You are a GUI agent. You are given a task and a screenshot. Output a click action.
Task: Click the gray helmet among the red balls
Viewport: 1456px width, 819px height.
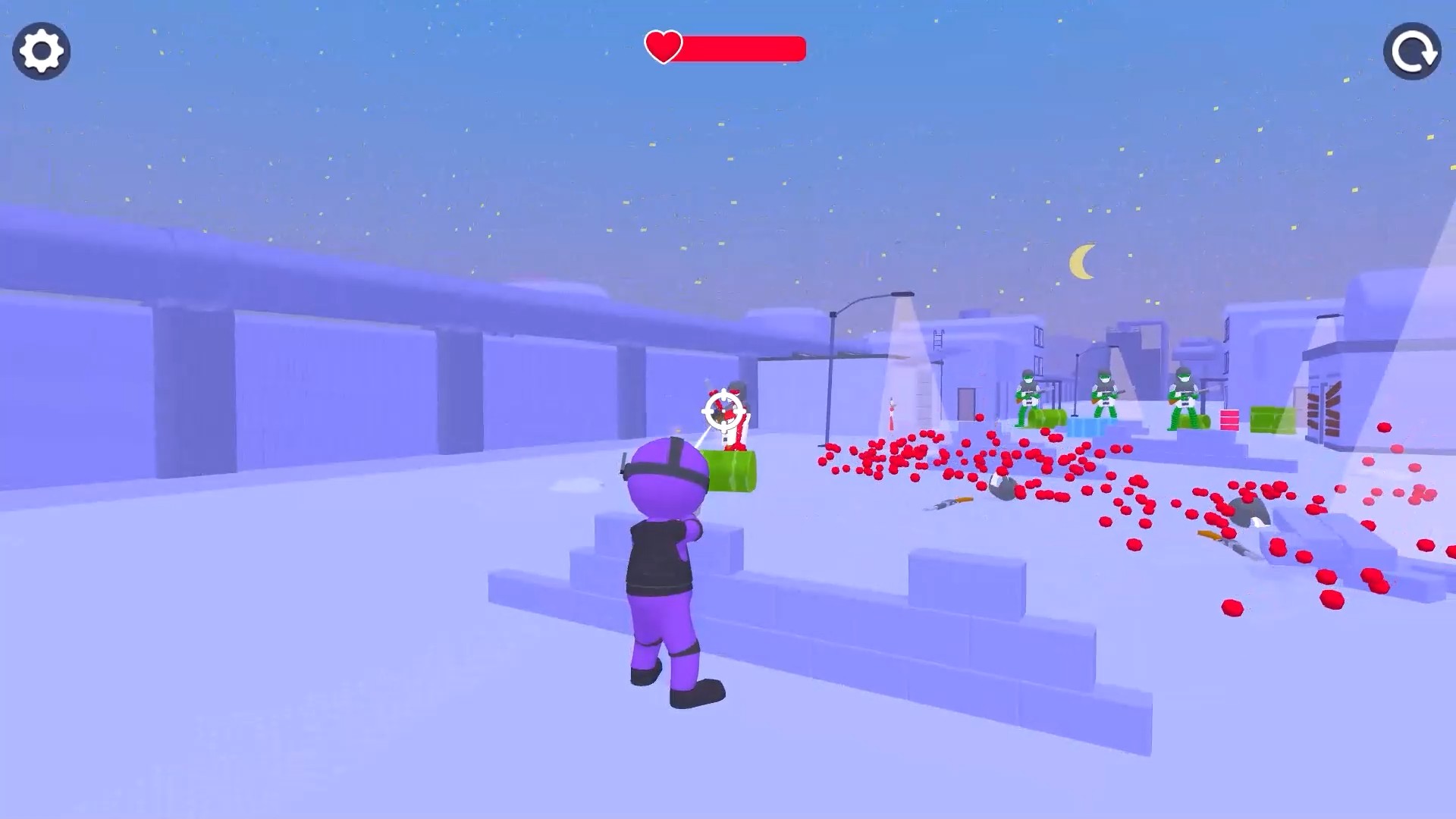1003,485
